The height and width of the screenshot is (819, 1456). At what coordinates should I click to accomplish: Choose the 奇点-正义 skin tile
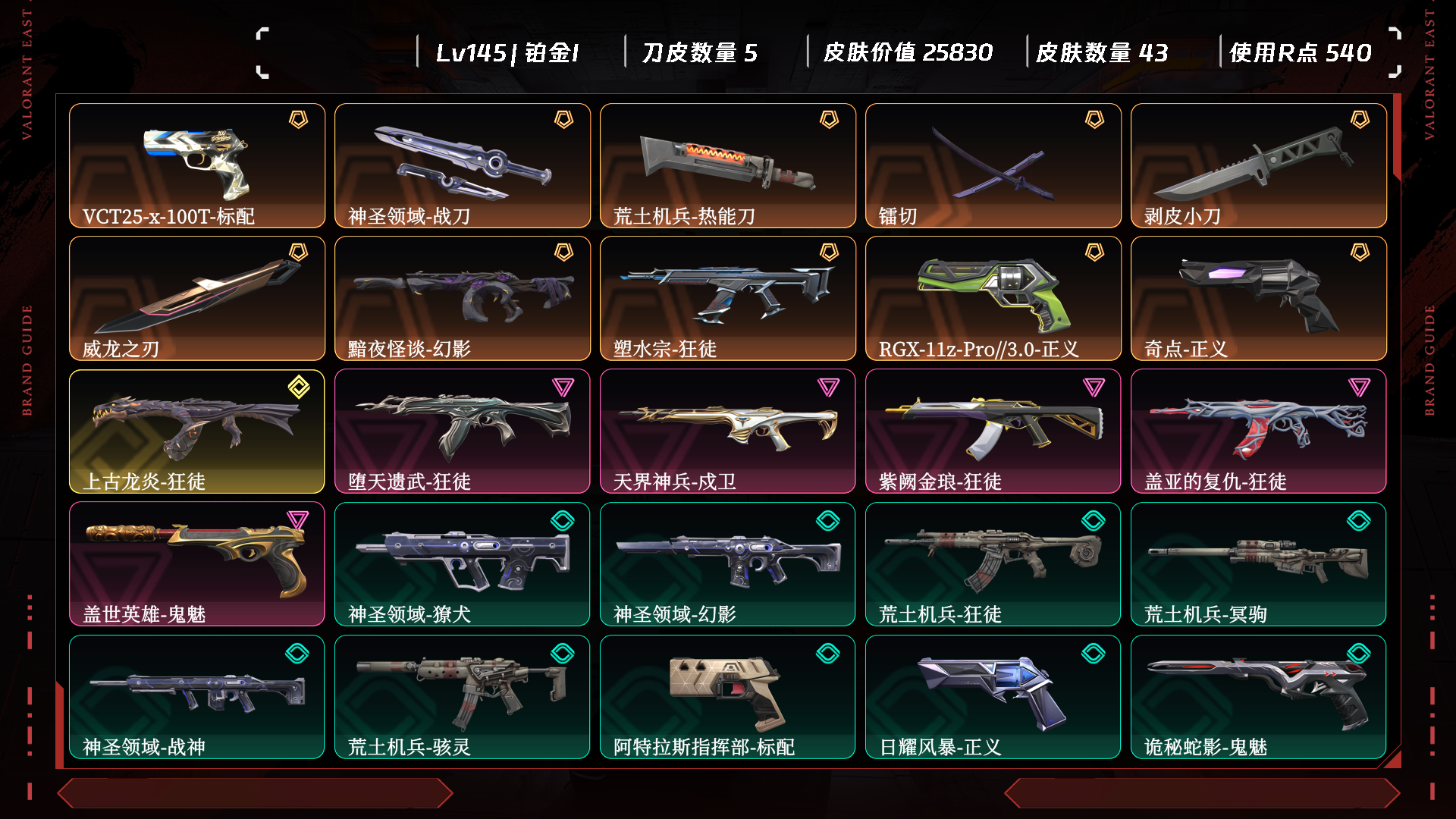(x=1259, y=298)
